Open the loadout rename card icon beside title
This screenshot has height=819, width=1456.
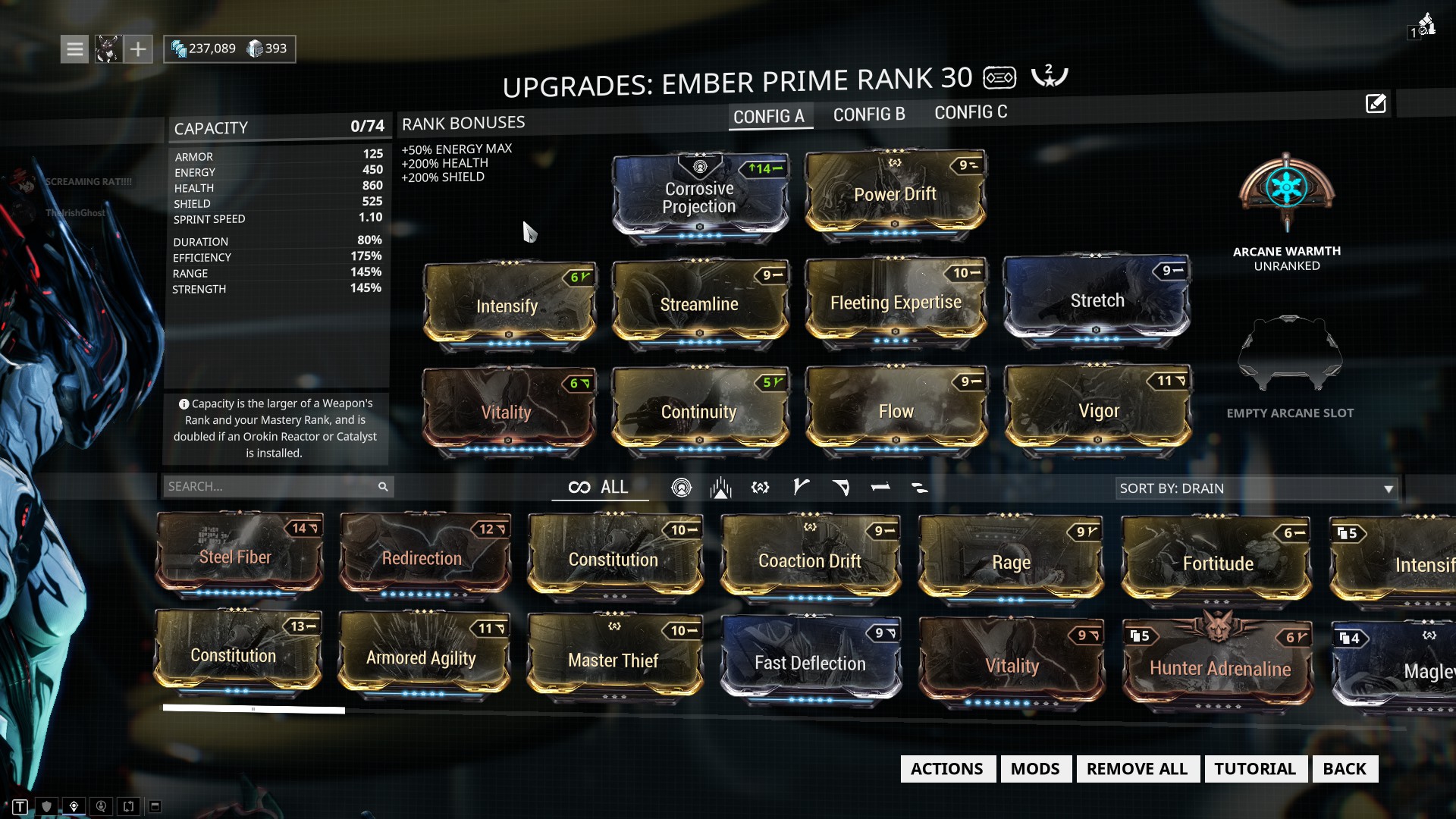coord(999,77)
